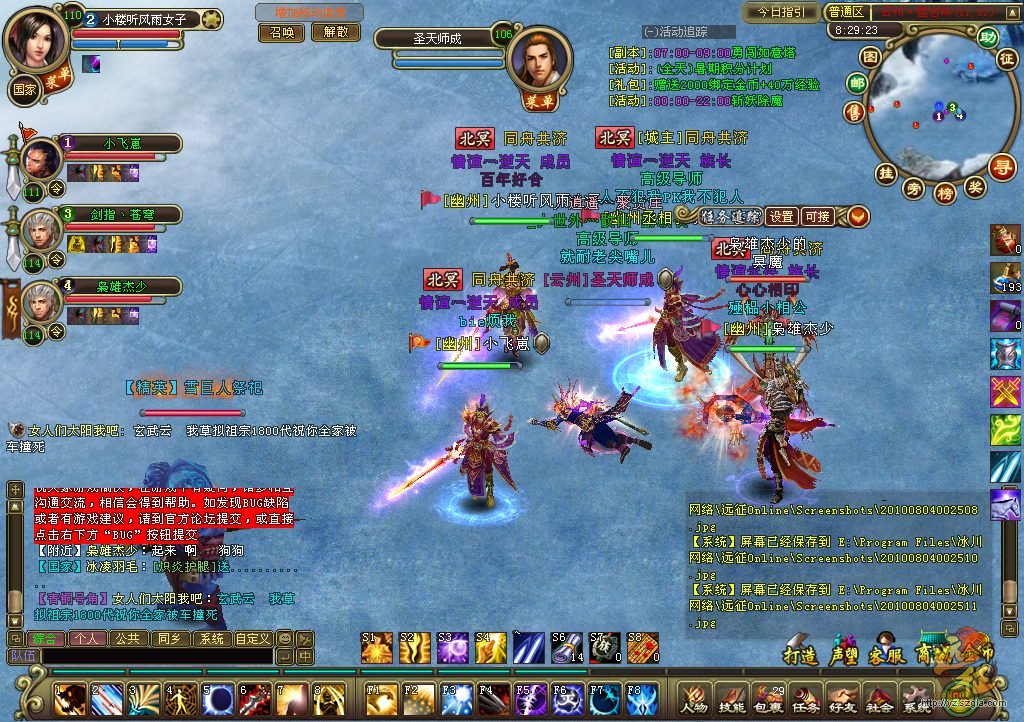Click the 奖 reward button by the minimap

(x=975, y=186)
